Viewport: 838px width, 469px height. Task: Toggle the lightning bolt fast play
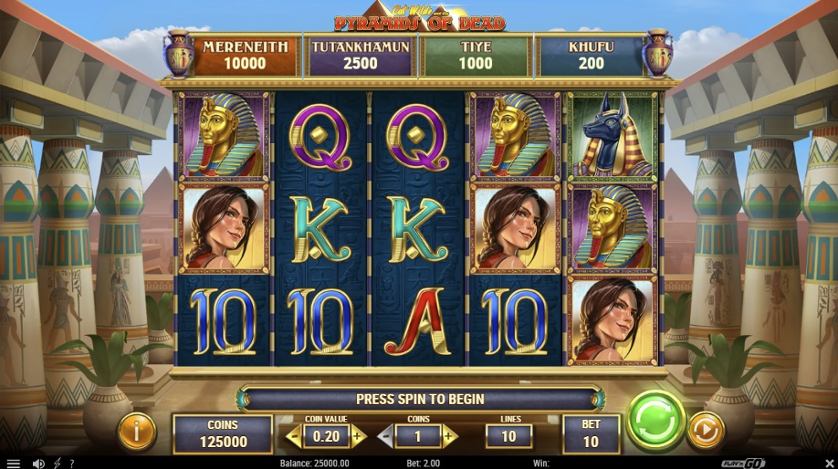click(57, 463)
